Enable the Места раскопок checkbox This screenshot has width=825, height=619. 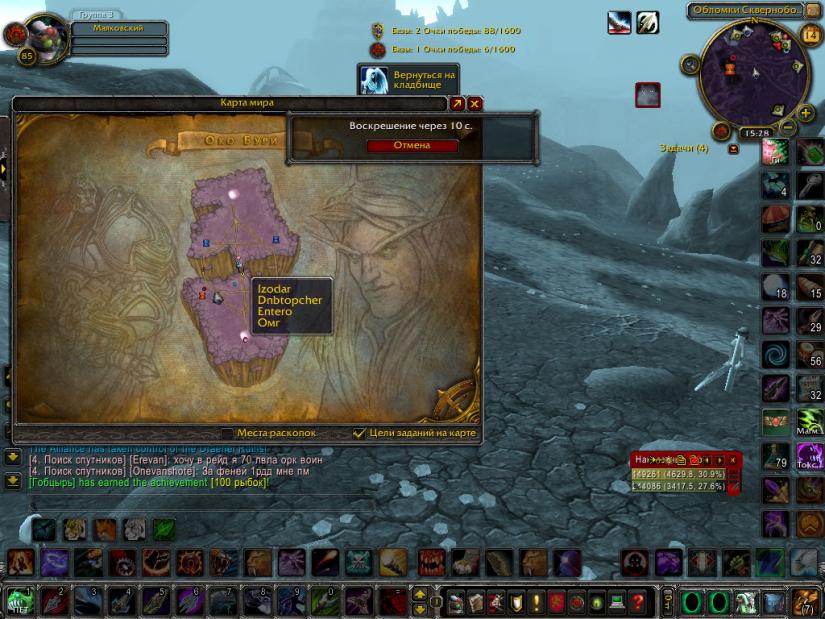tap(228, 433)
